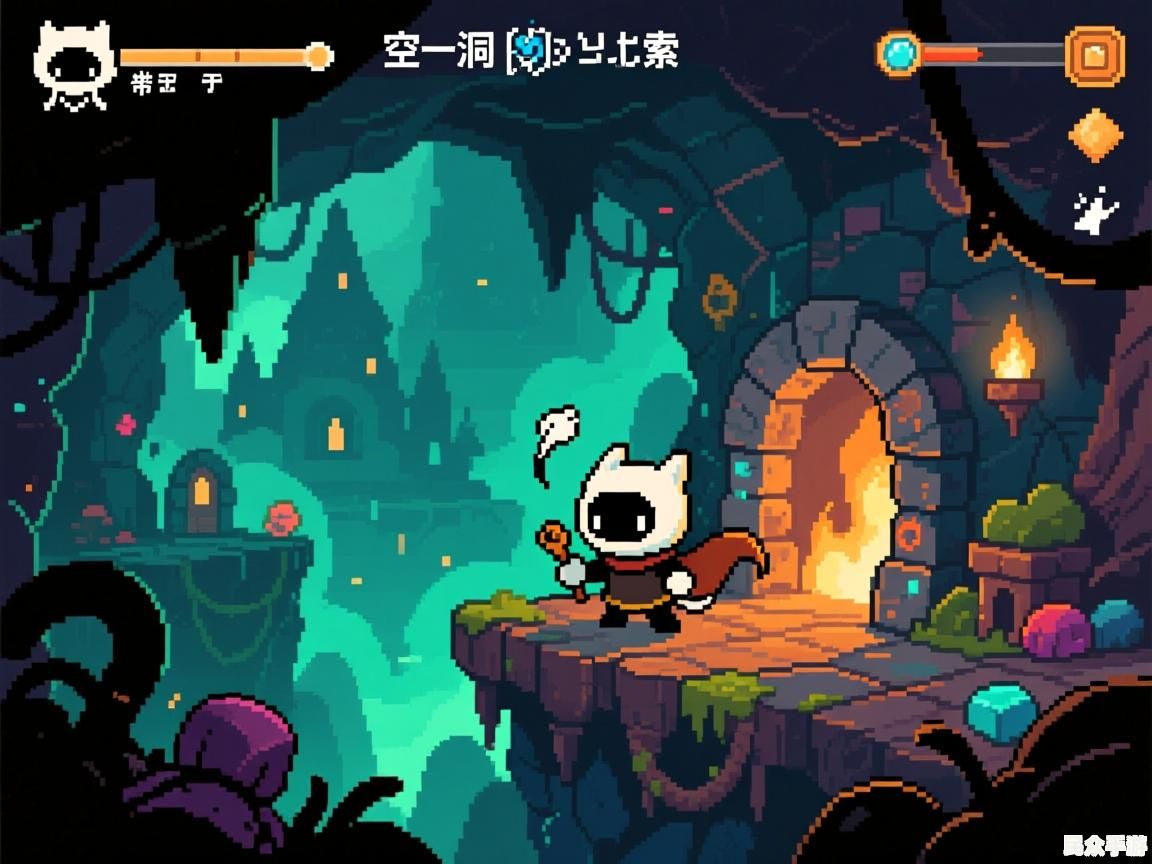Select the cyan orb icon

point(898,51)
